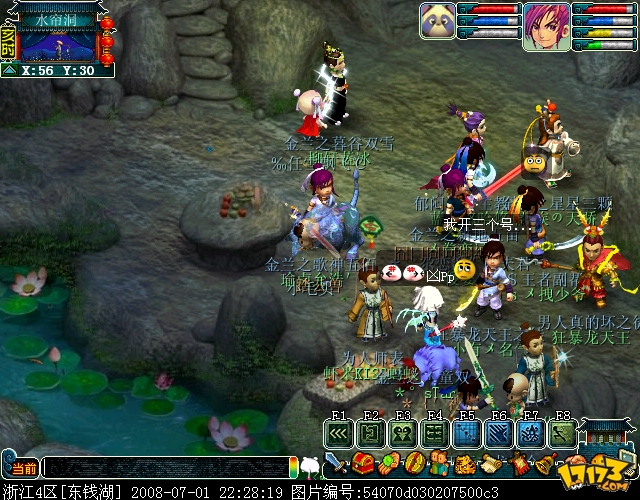Cast the F7 blue swirl skill

click(x=530, y=433)
